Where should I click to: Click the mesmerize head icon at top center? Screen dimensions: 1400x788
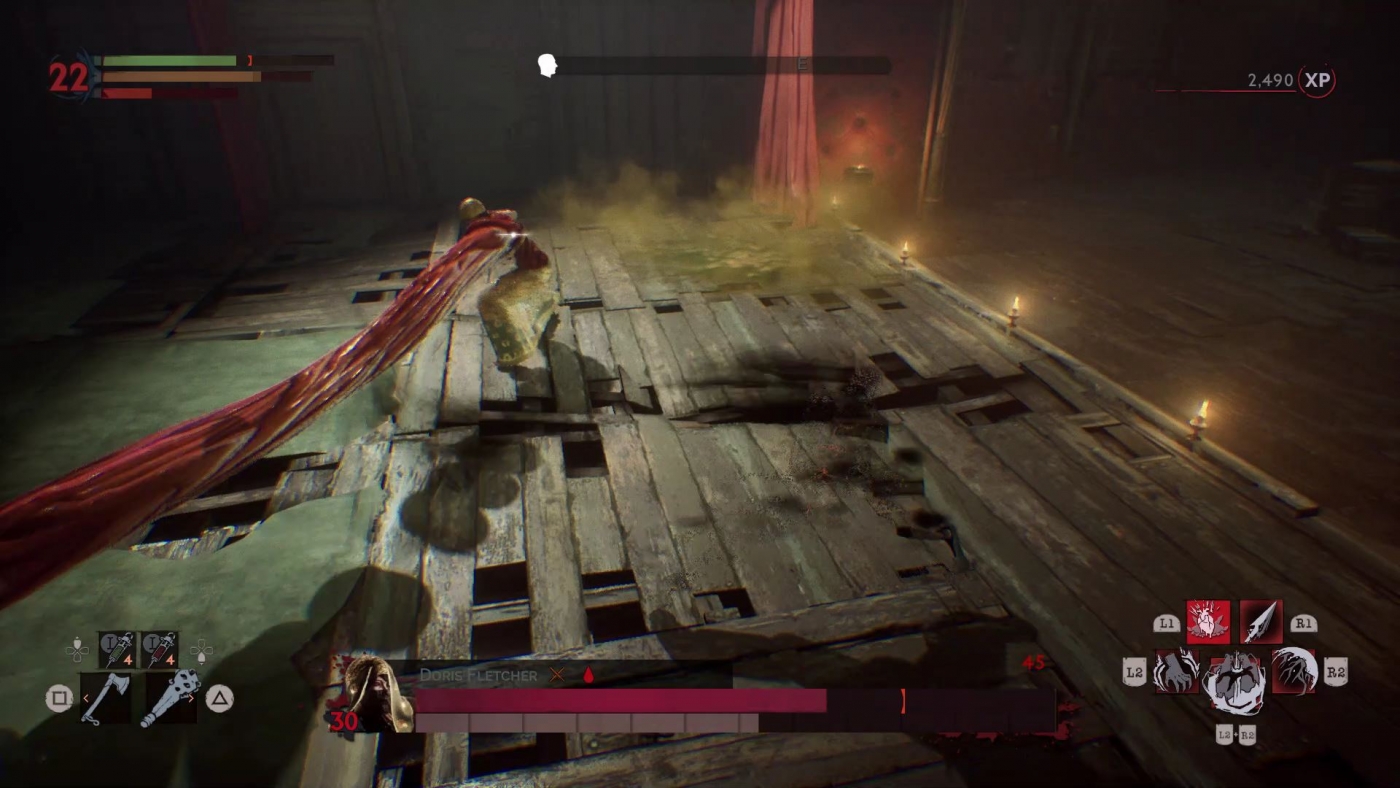pos(546,65)
